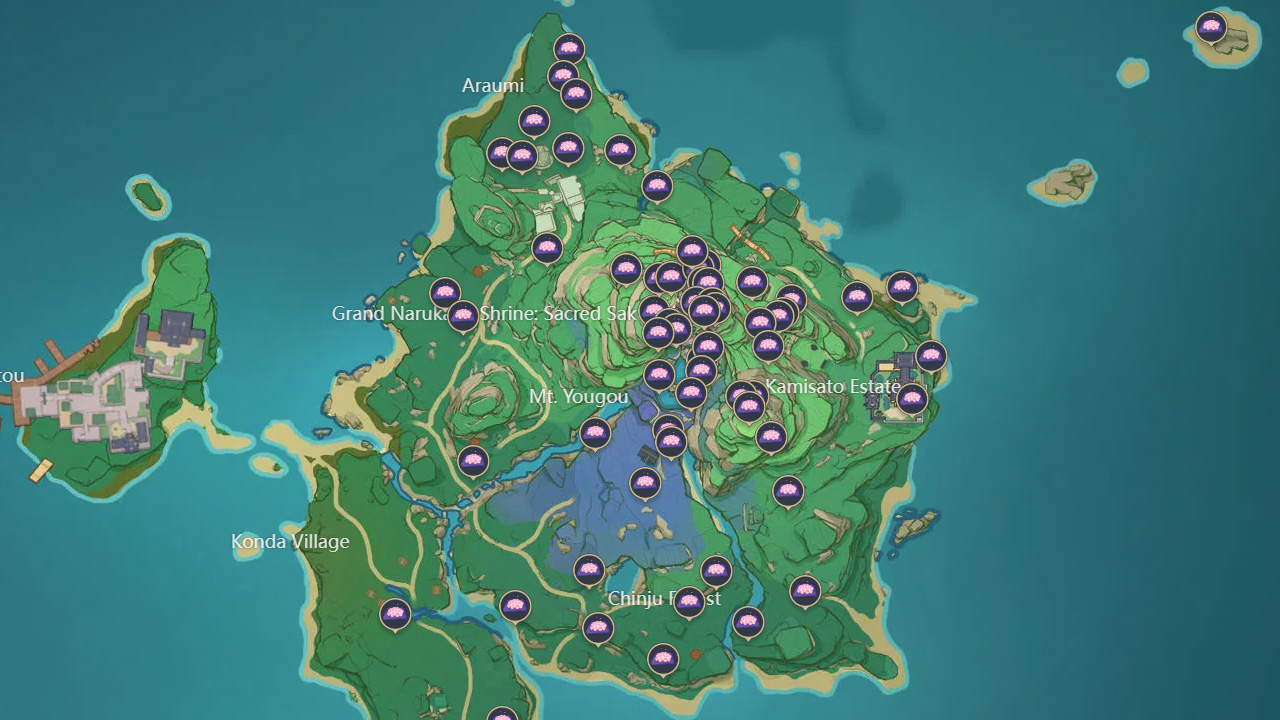
Task: Click the Konda Village map label
Action: click(288, 542)
